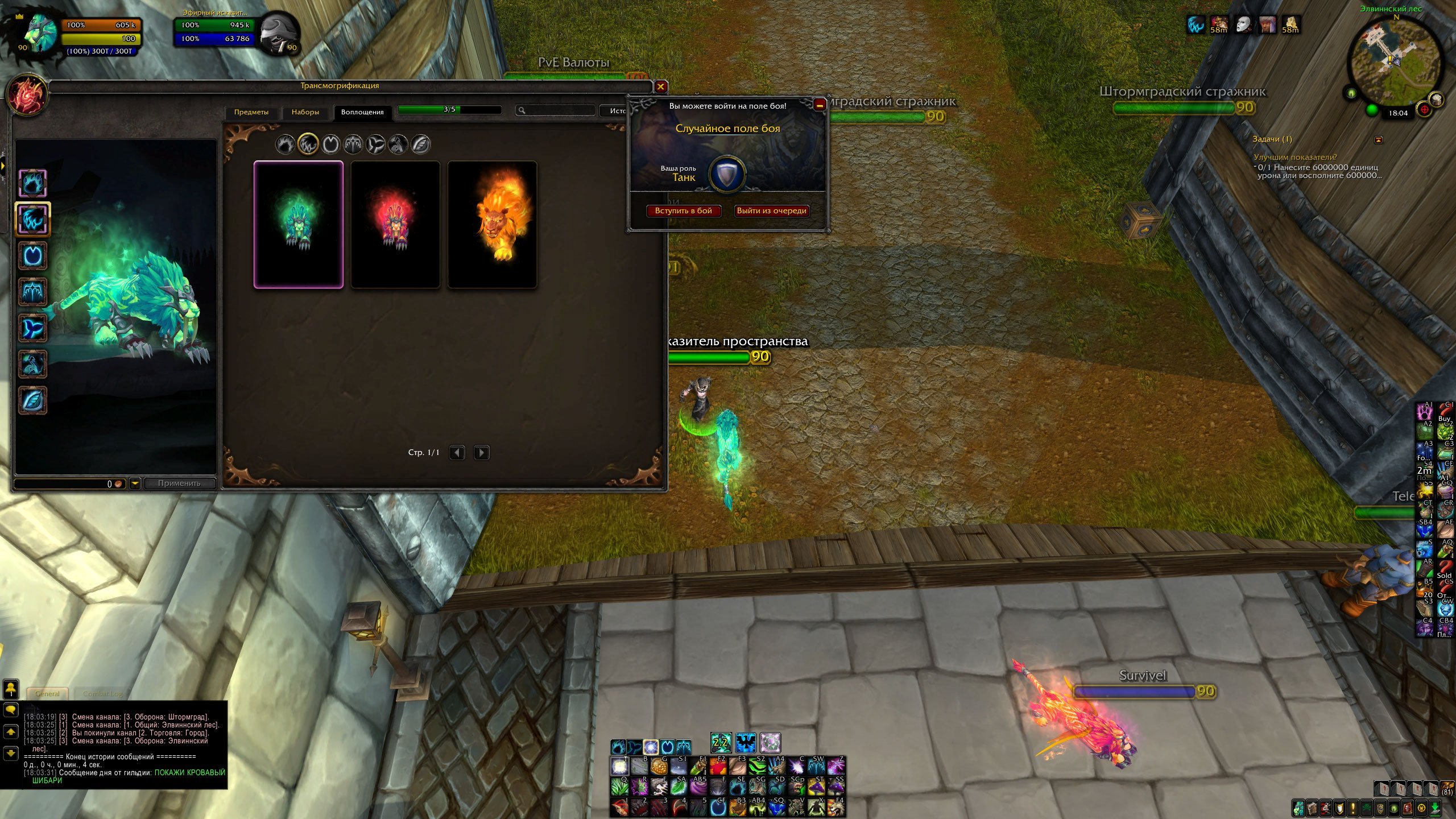Leave queue with Выйти из очереди
Image resolution: width=1456 pixels, height=819 pixels.
771,210
